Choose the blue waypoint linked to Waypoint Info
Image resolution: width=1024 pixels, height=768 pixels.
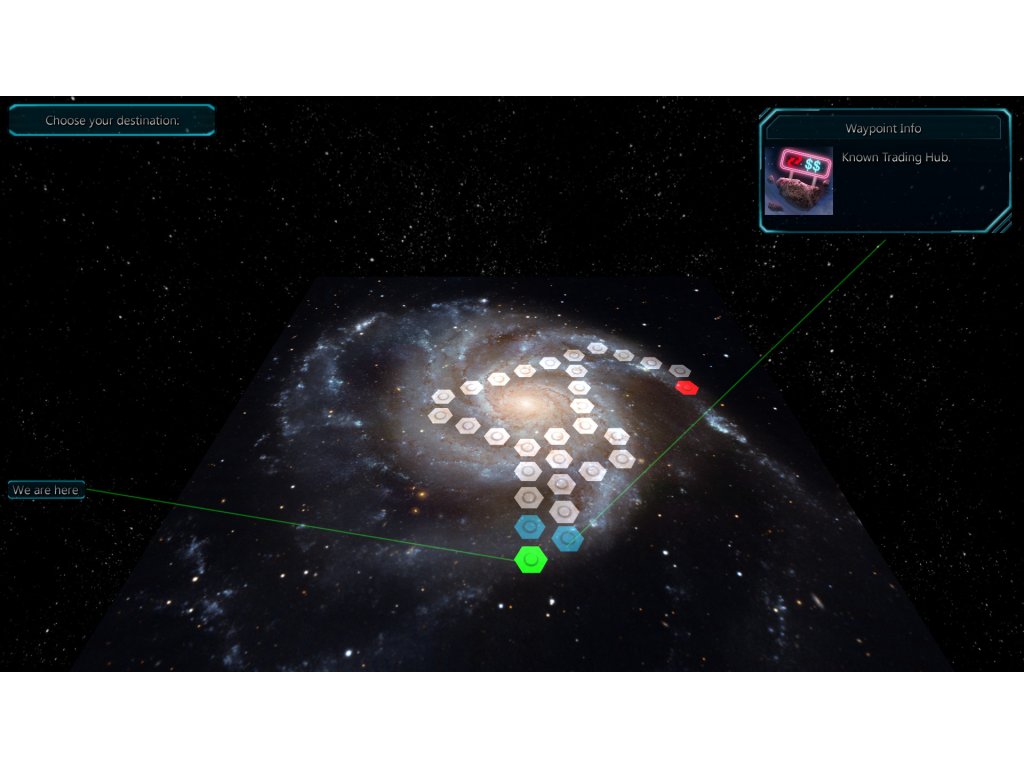tap(568, 539)
